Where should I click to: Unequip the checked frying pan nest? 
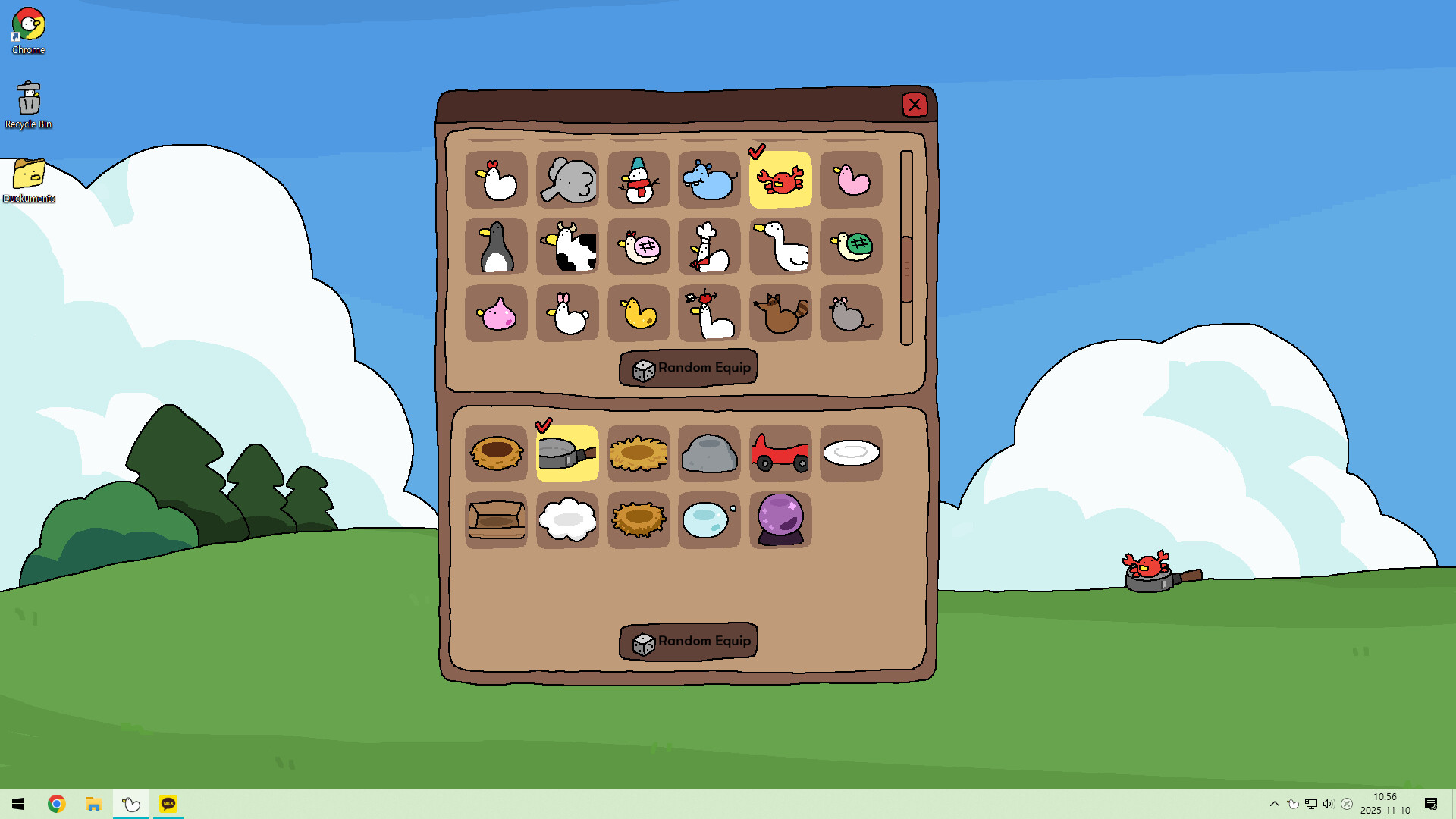pyautogui.click(x=567, y=453)
